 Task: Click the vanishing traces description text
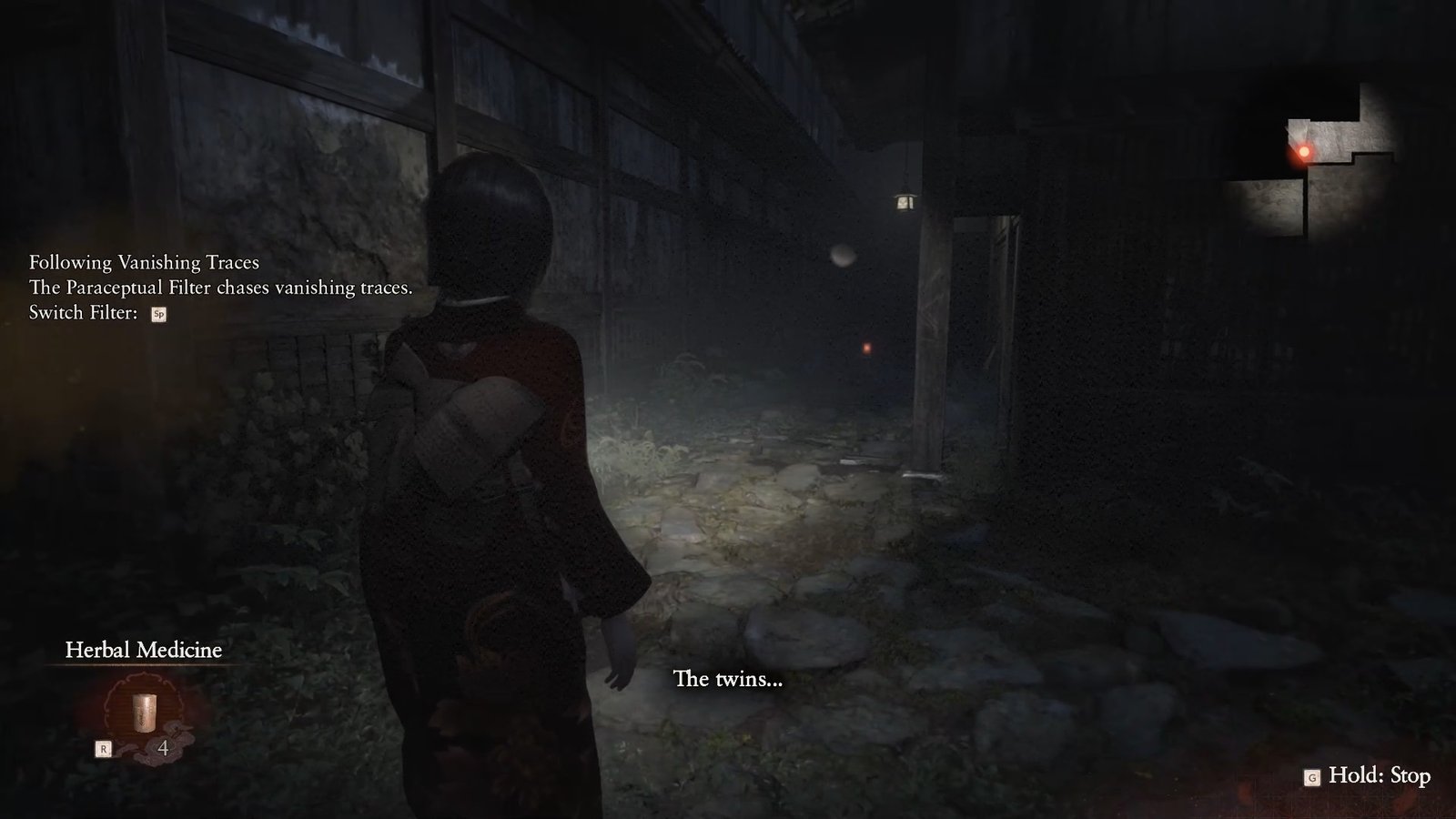(220, 288)
